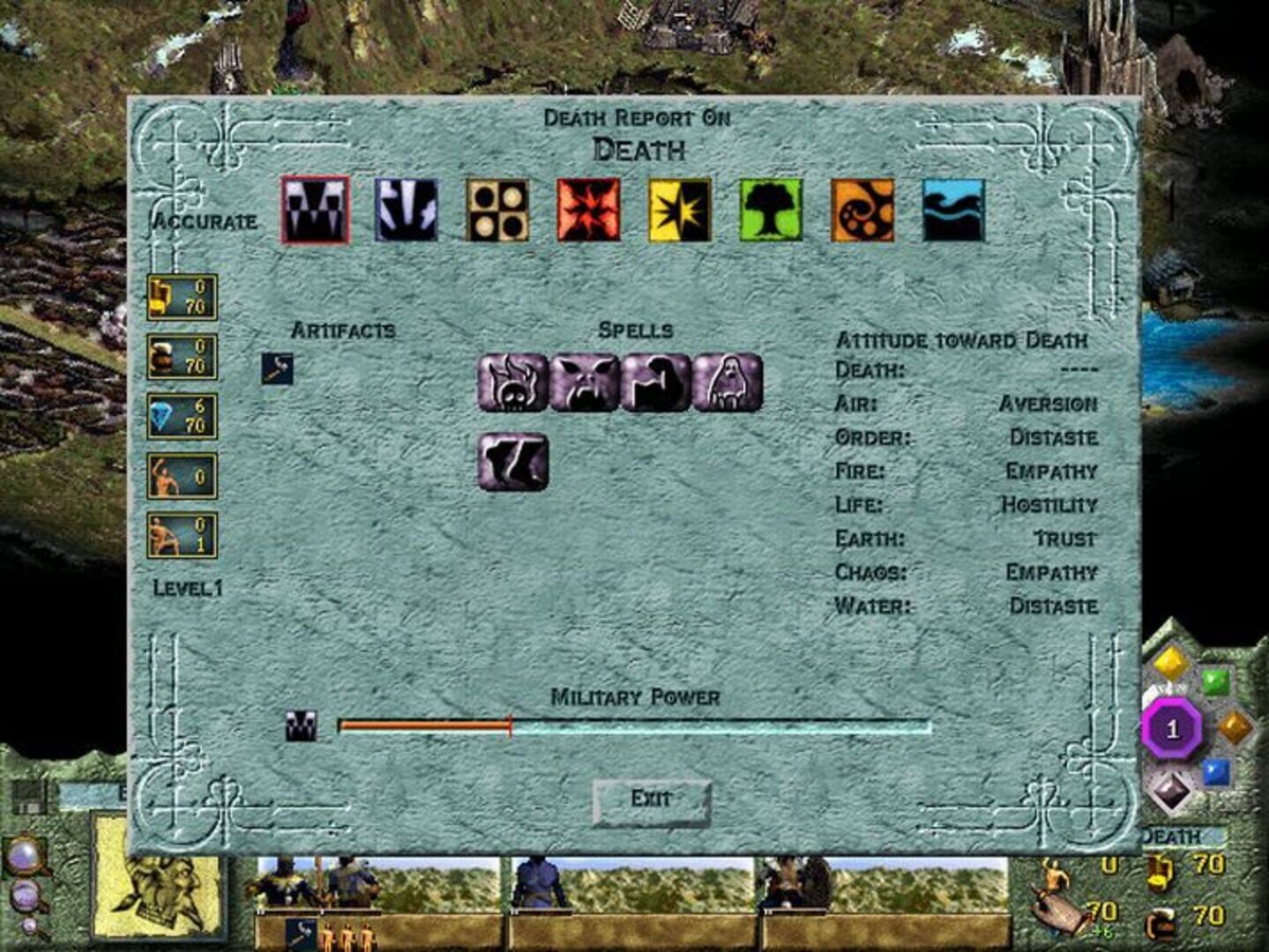
Task: Inspect the flaming skull spell icon
Action: 511,381
